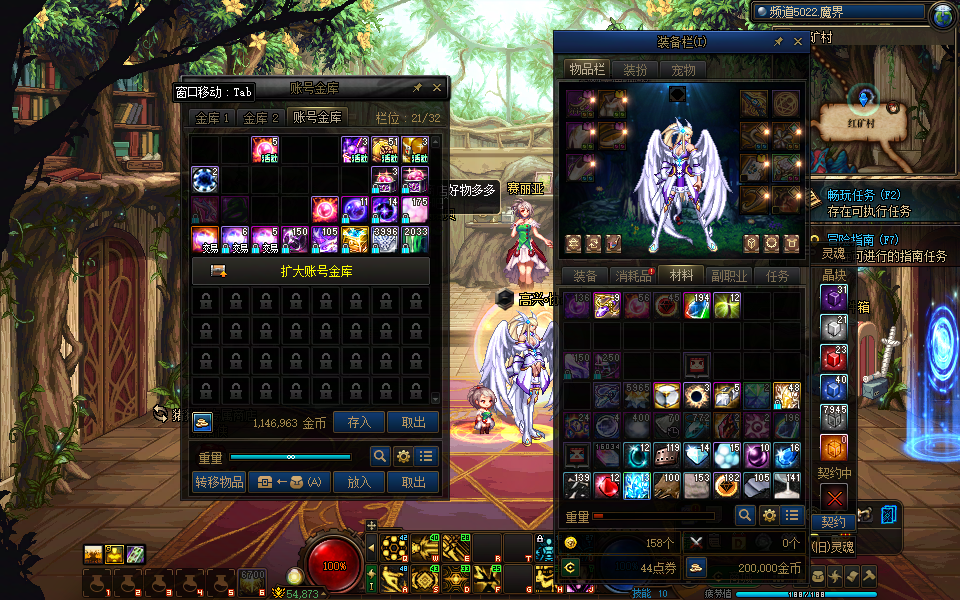Image resolution: width=960 pixels, height=600 pixels.
Task: Choose the 放入 put-in button
Action: pyautogui.click(x=359, y=482)
